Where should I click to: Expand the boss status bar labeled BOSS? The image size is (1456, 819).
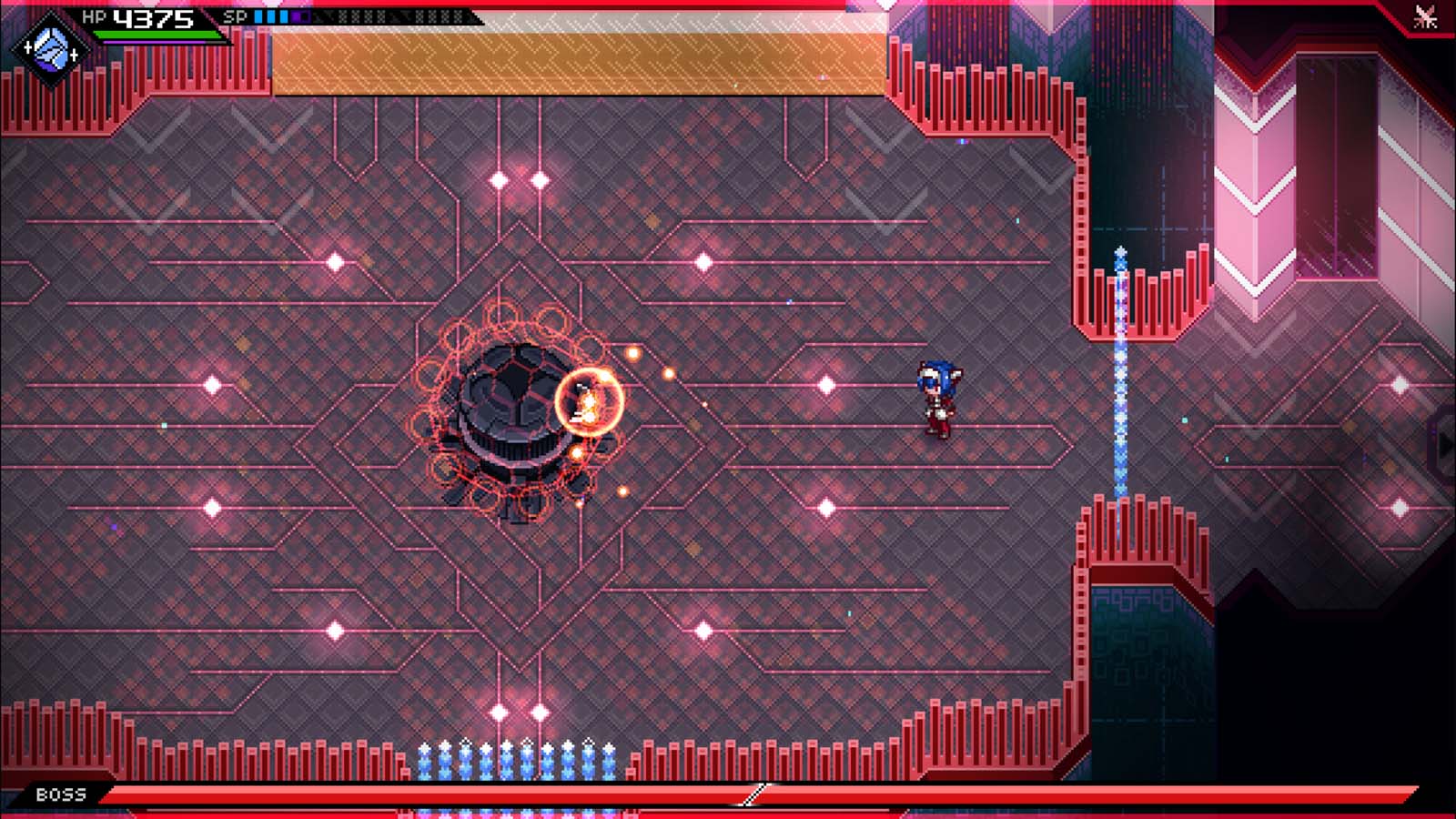point(728,793)
